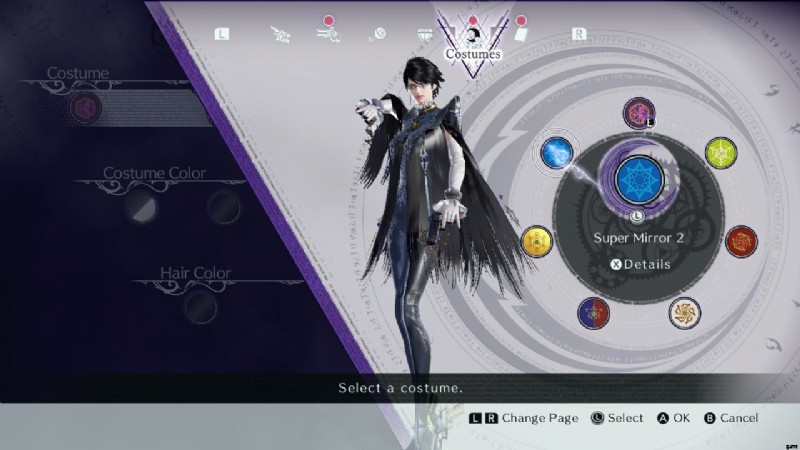Select the half red, half blue medallion

click(593, 313)
